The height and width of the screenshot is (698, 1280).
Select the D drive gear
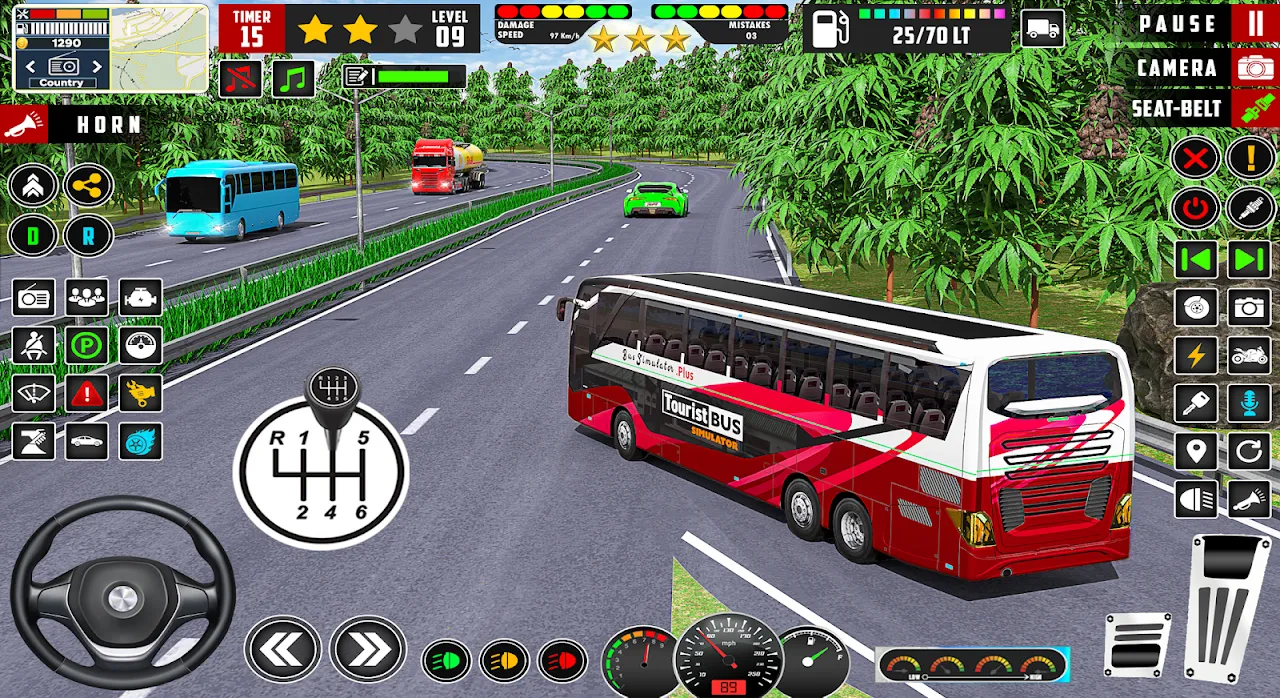[x=32, y=236]
